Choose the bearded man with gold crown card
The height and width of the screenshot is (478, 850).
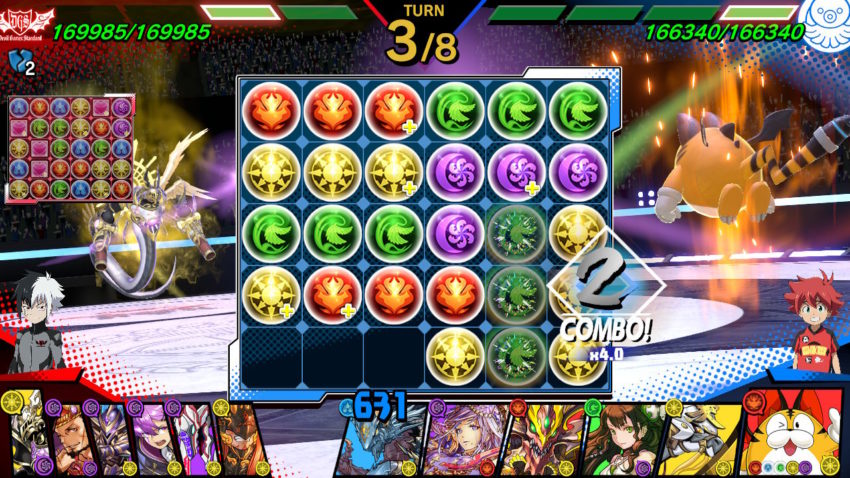68,442
